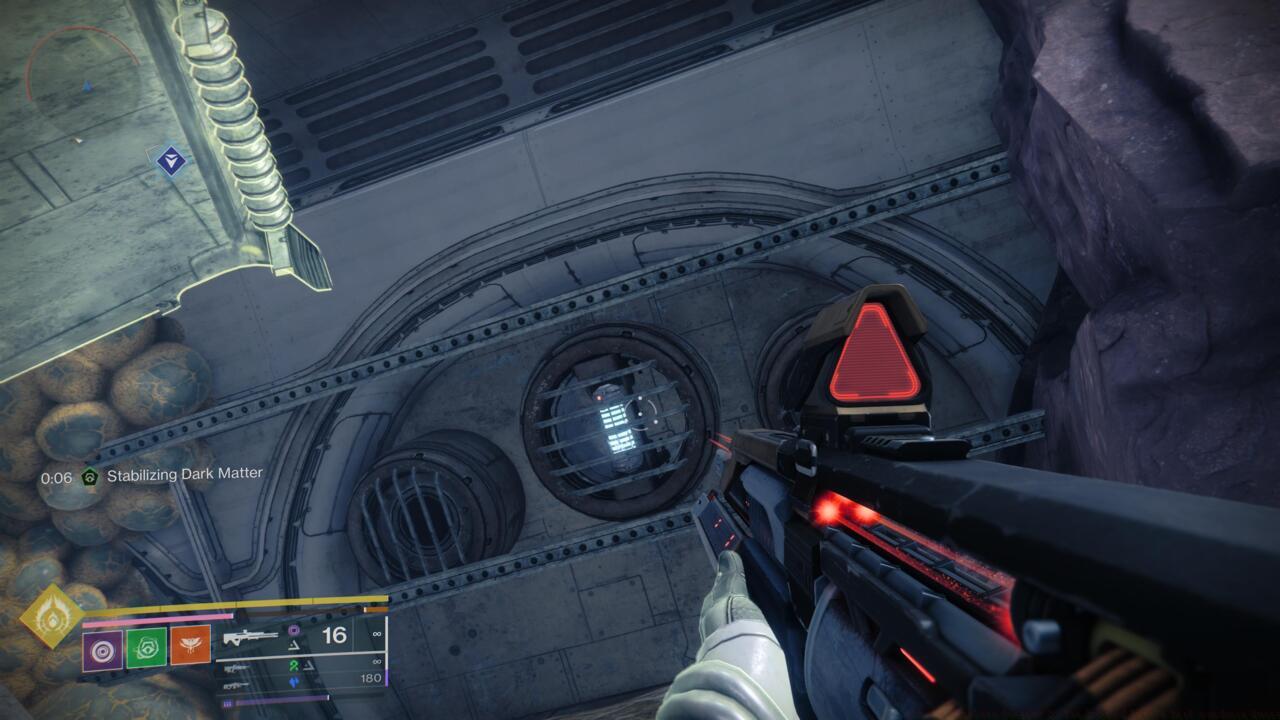Click the Stabilizing Dark Matter buff icon

90,477
